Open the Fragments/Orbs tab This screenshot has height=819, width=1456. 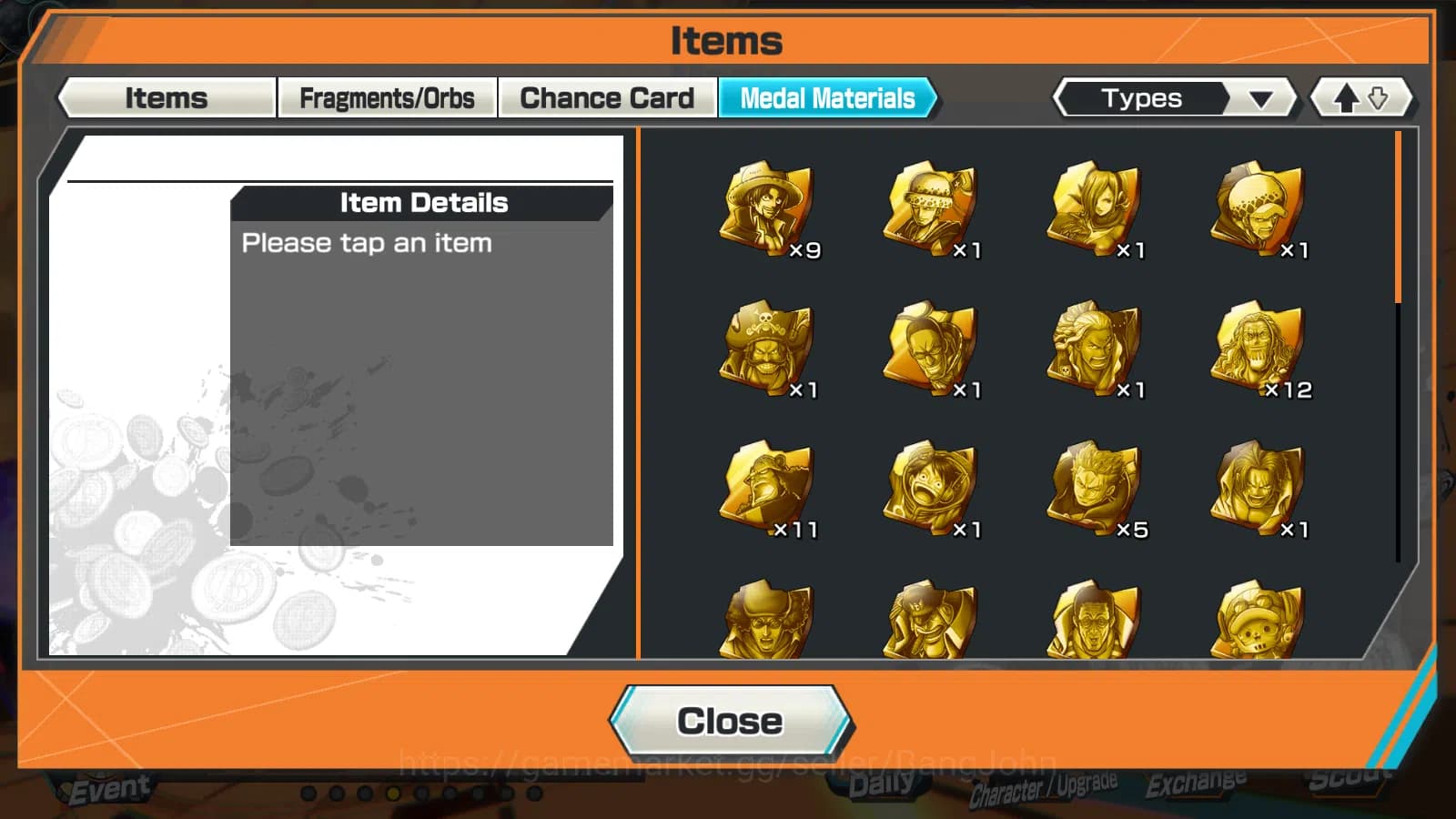click(x=389, y=97)
